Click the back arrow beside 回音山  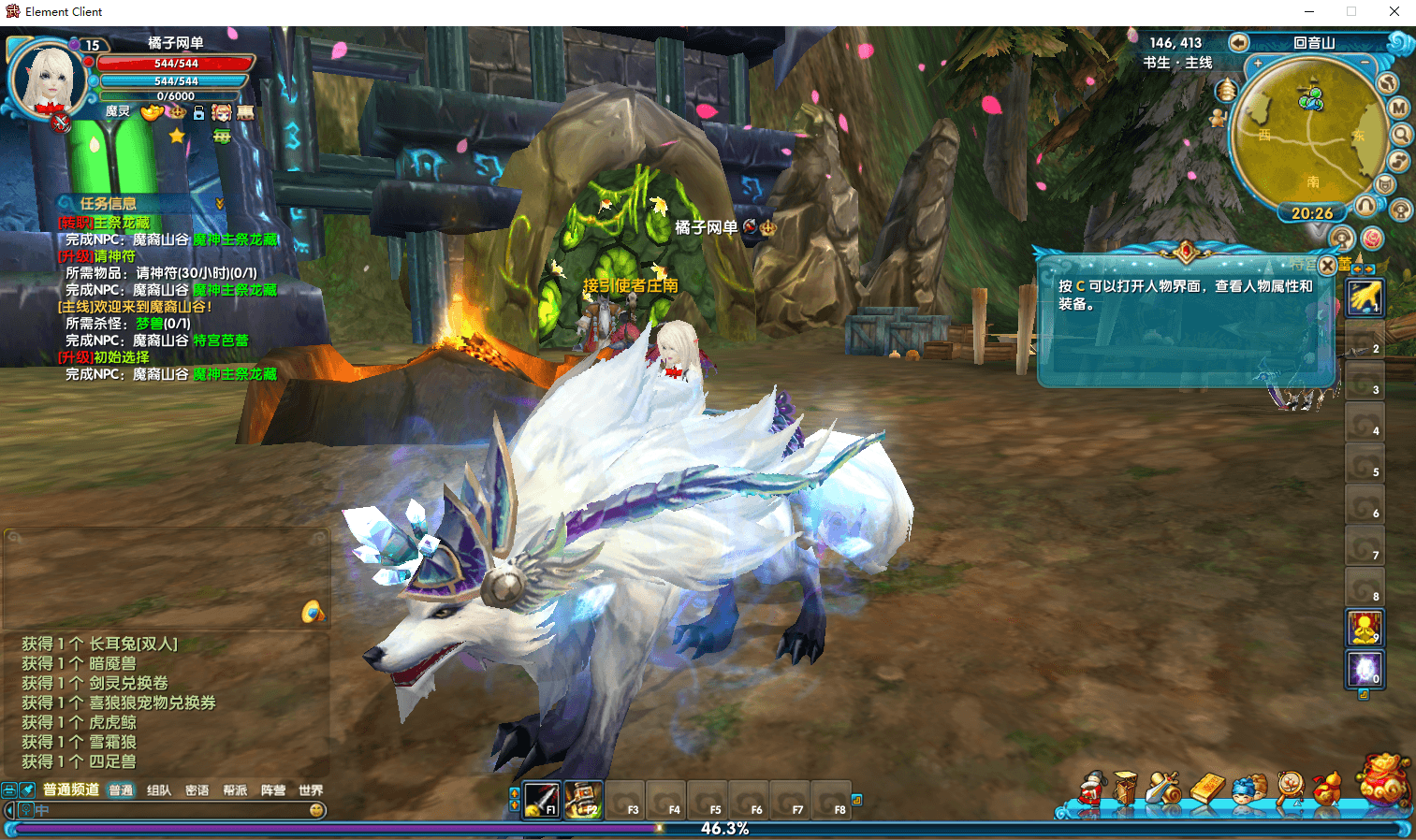point(1238,42)
